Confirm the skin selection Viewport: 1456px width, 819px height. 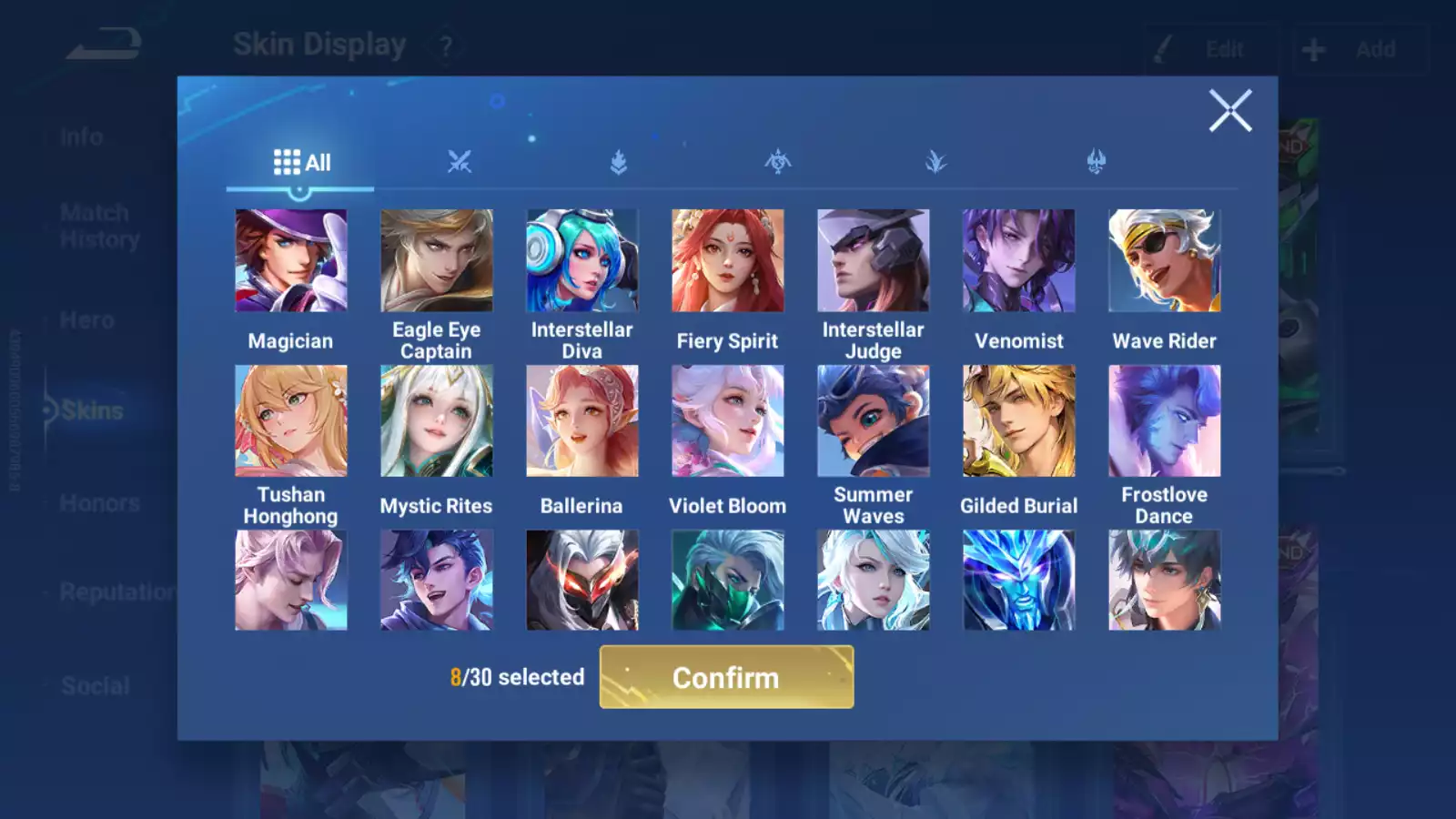[x=726, y=677]
